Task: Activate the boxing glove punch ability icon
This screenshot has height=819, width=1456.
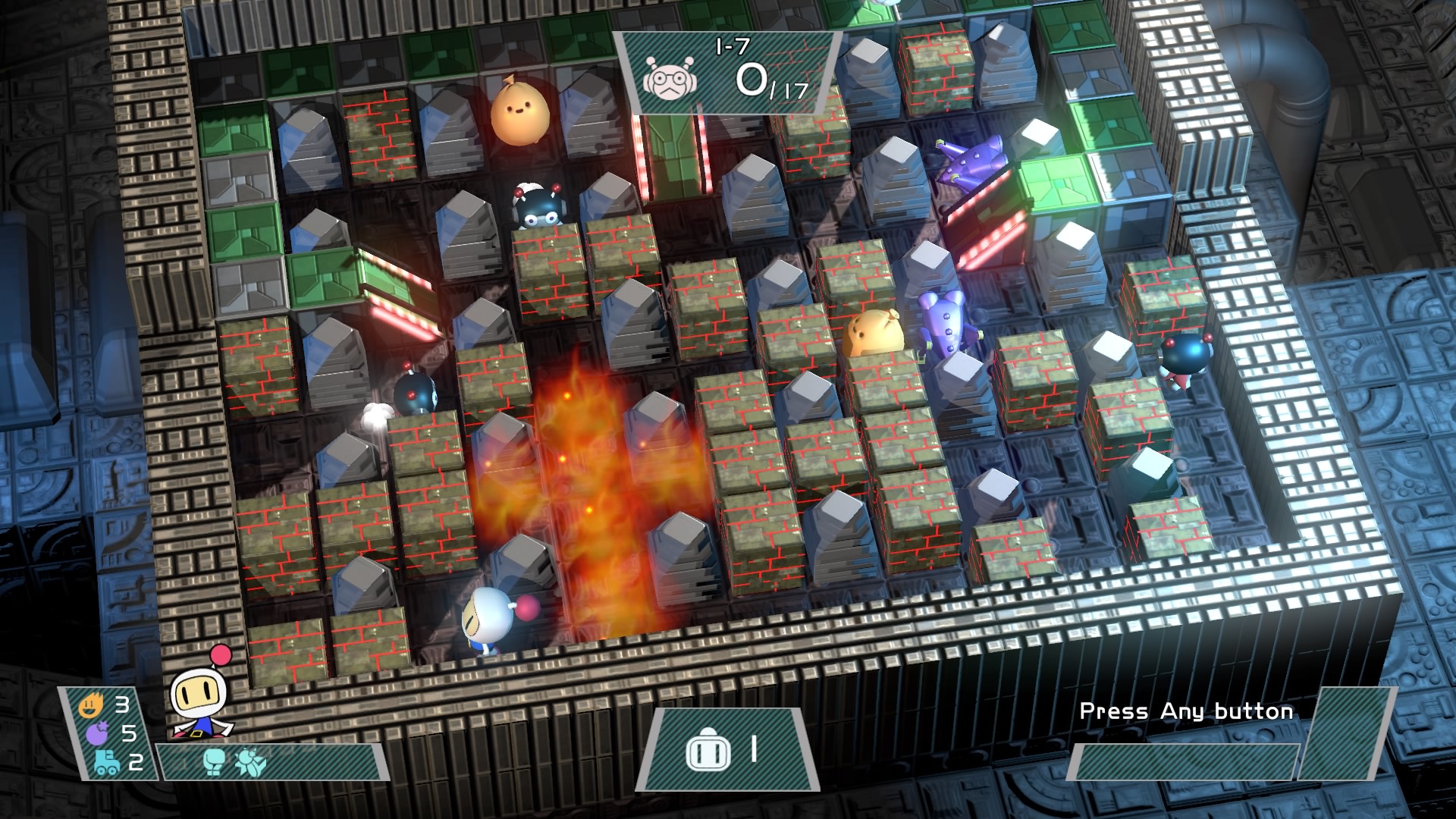Action: coord(215,761)
